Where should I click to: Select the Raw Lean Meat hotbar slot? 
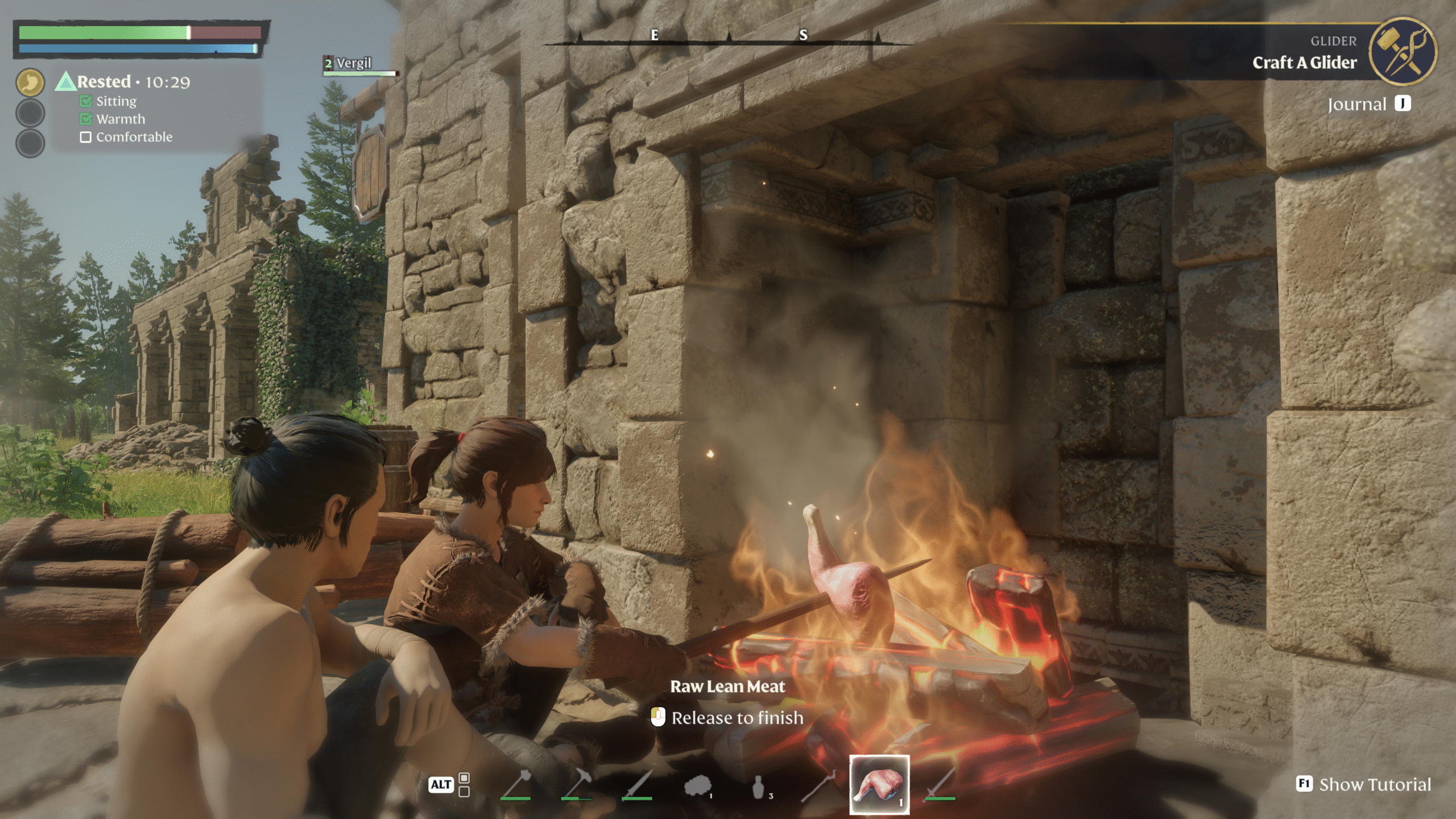[879, 785]
